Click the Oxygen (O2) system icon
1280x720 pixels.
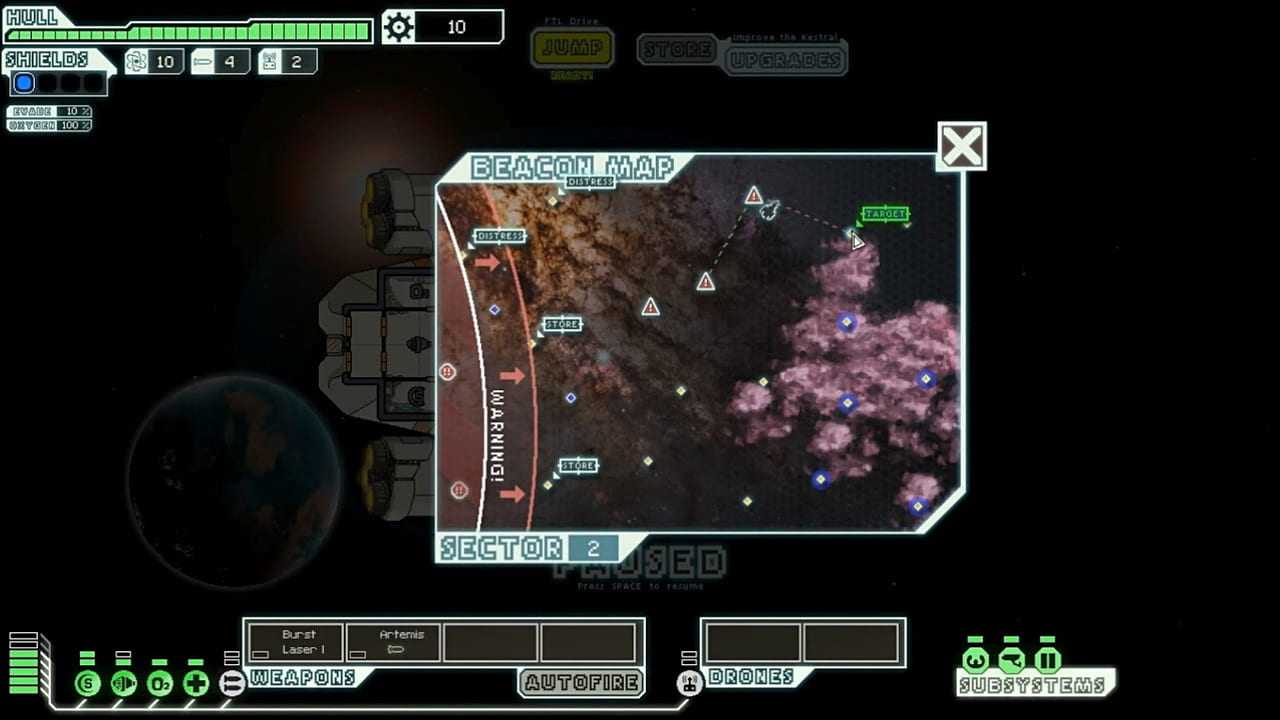159,684
